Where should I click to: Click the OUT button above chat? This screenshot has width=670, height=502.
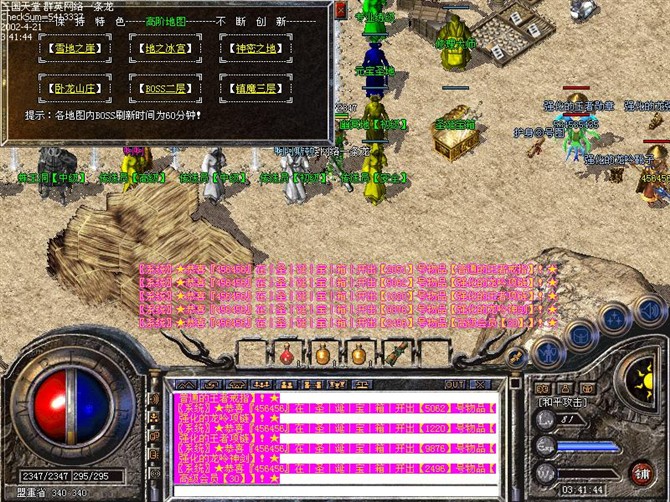pos(453,384)
